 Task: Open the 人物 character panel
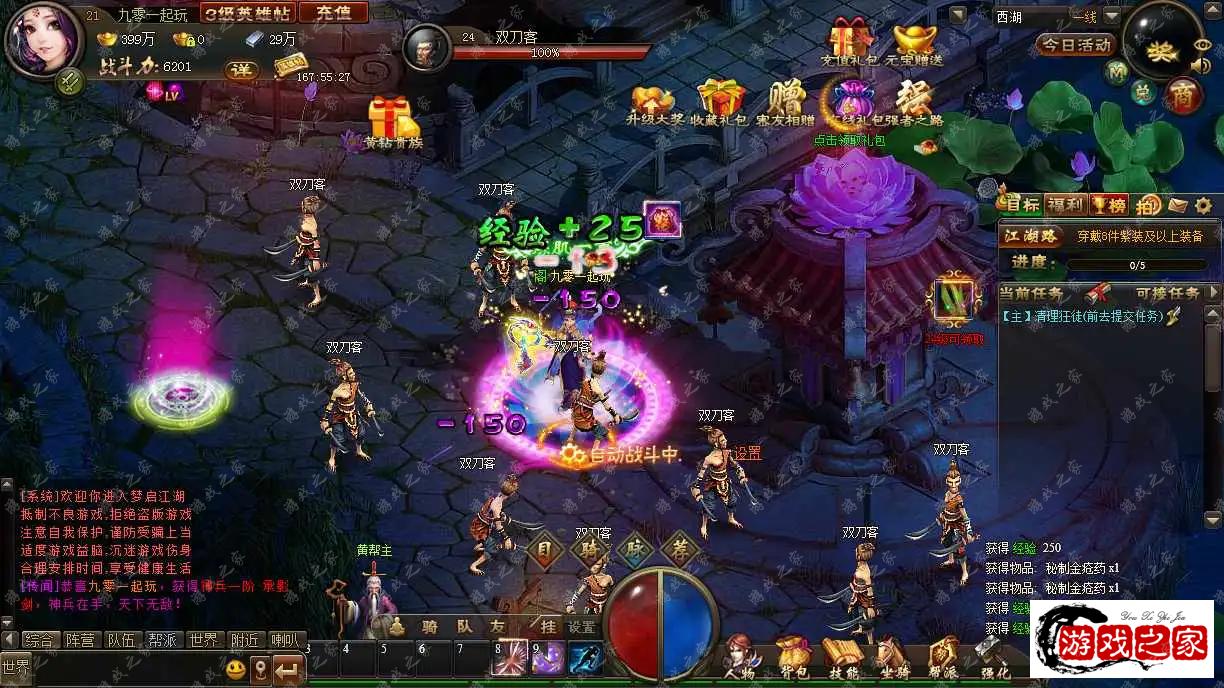740,658
